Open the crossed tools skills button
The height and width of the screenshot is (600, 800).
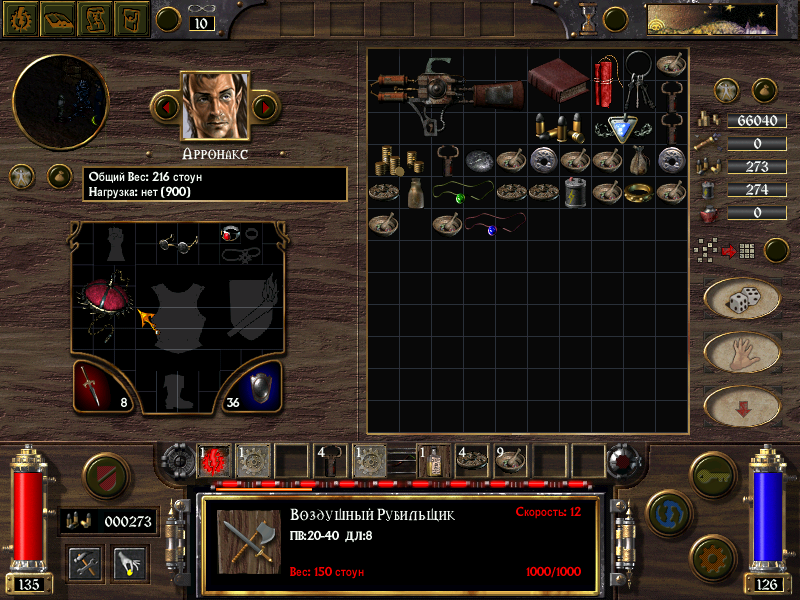pos(84,563)
